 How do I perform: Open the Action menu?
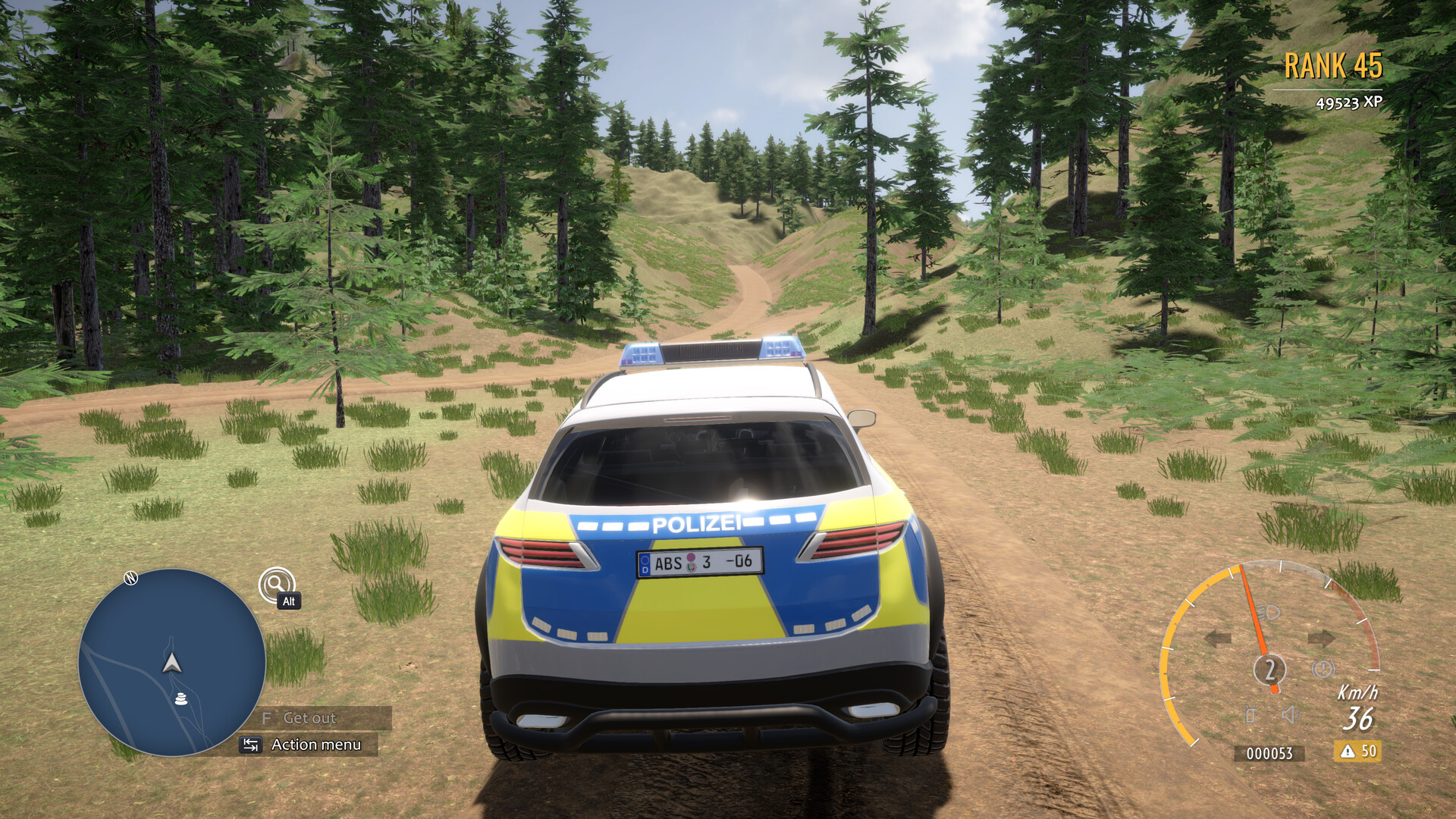click(x=317, y=745)
